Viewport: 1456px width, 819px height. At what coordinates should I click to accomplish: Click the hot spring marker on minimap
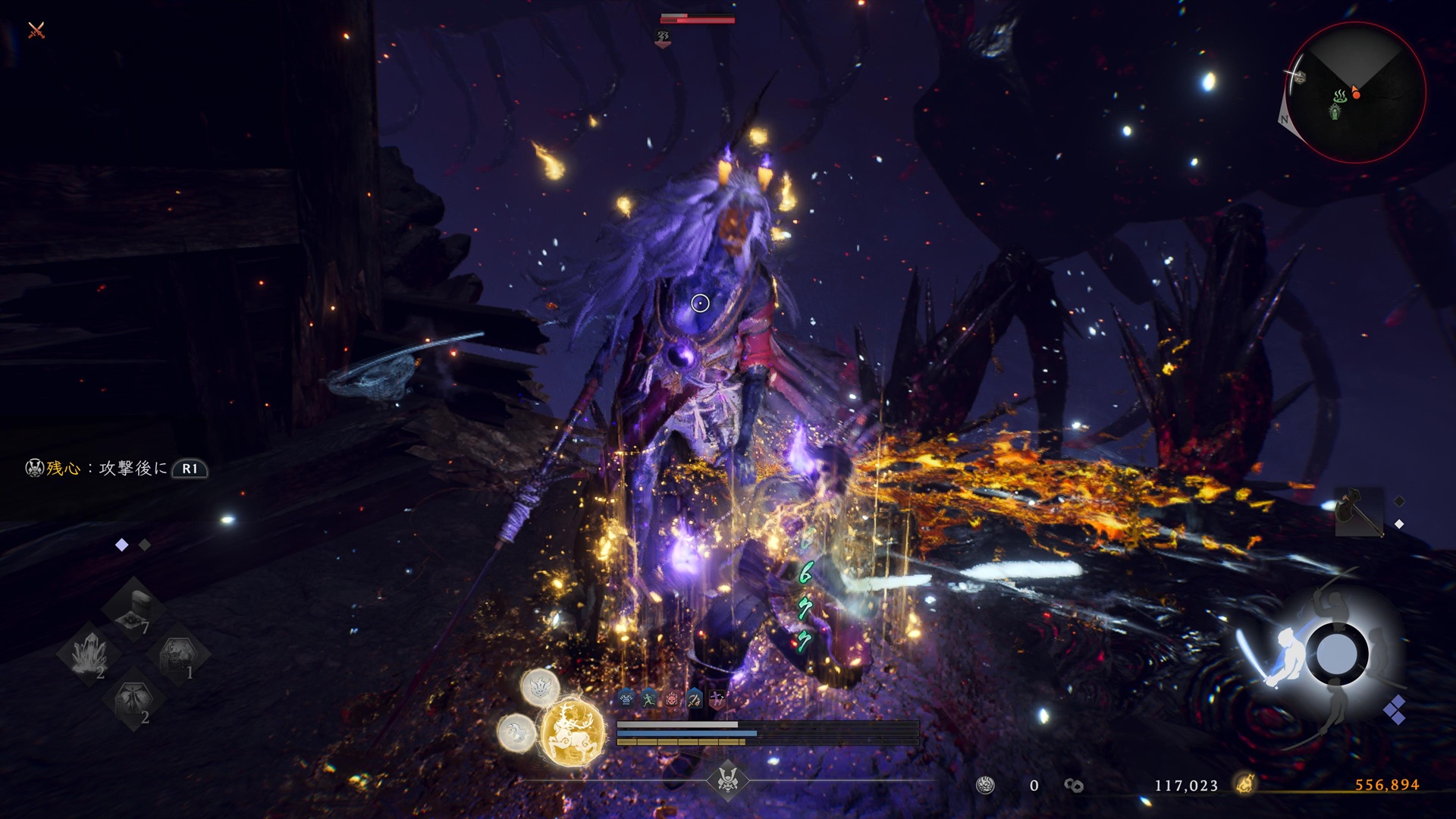pos(1340,96)
